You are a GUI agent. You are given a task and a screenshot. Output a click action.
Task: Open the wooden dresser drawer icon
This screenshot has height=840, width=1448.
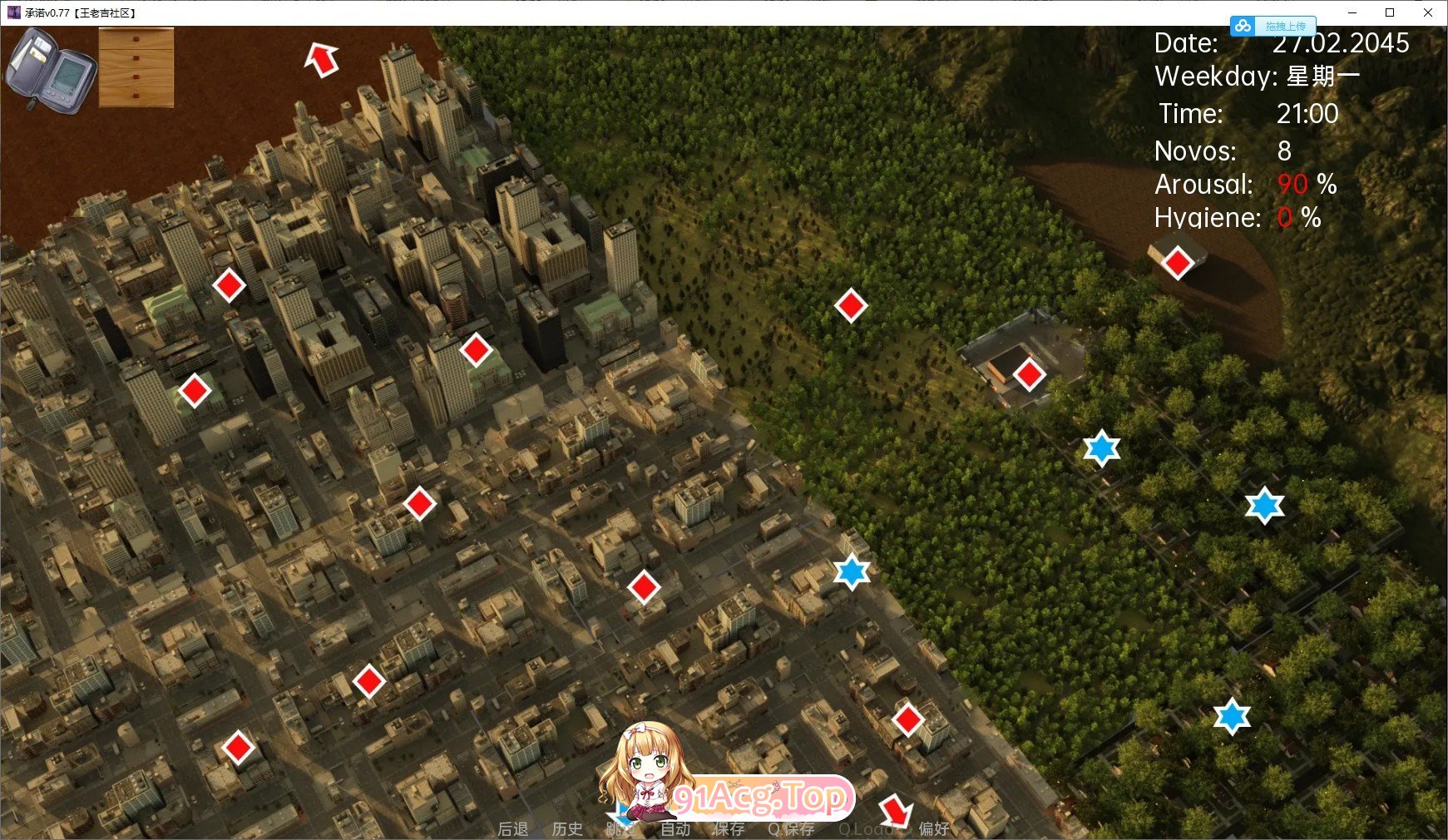(x=137, y=67)
